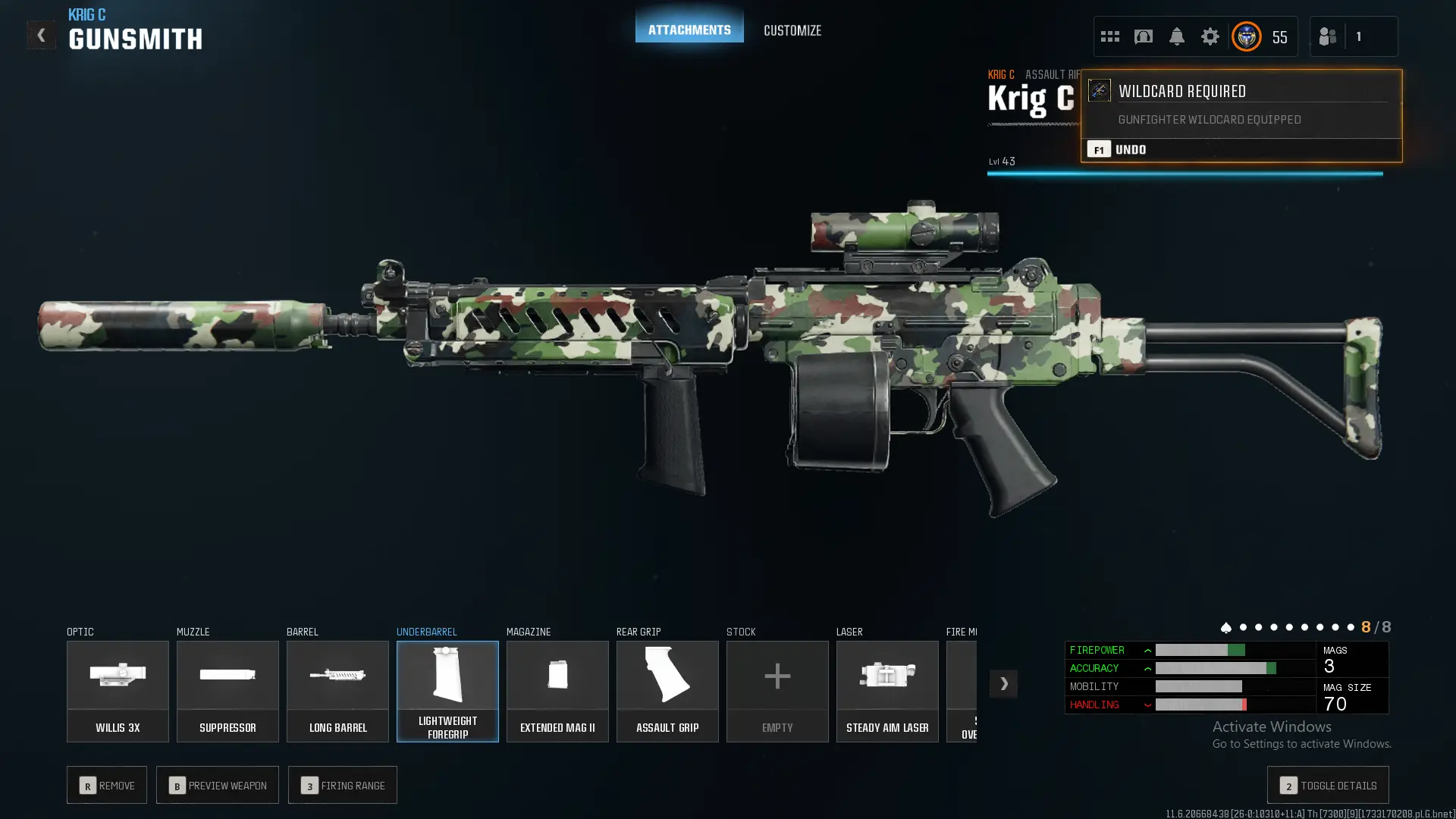Select the Willis 3x optic slot
1456x819 pixels.
click(118, 691)
